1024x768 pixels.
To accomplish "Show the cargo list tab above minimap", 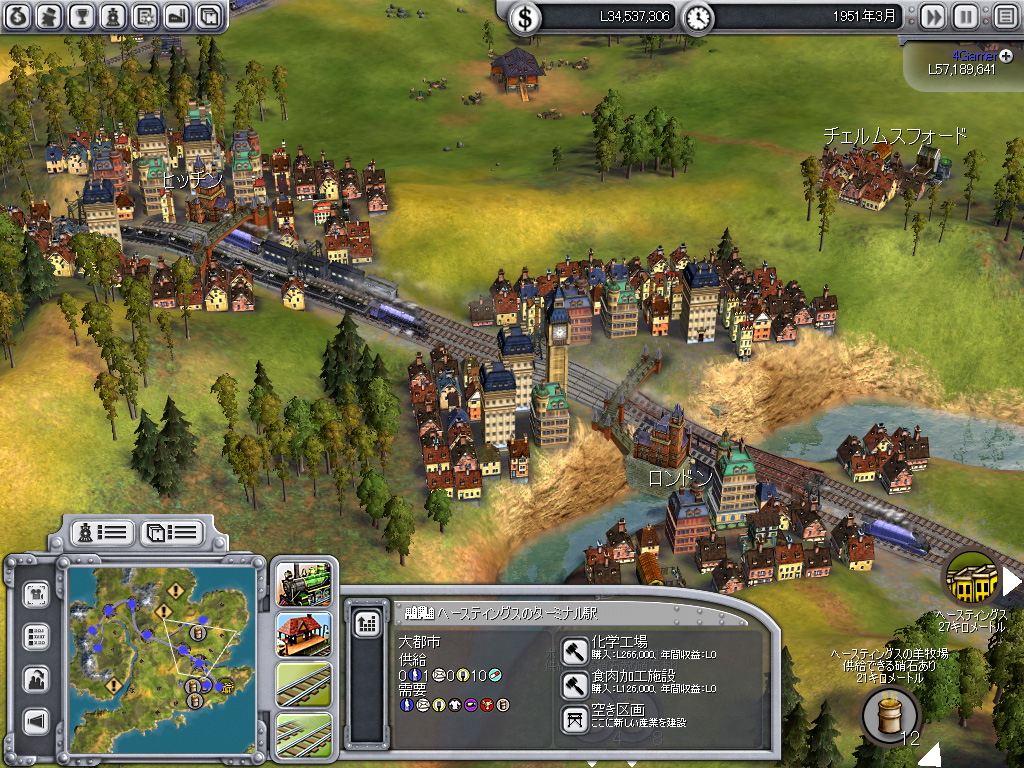I will tap(171, 532).
